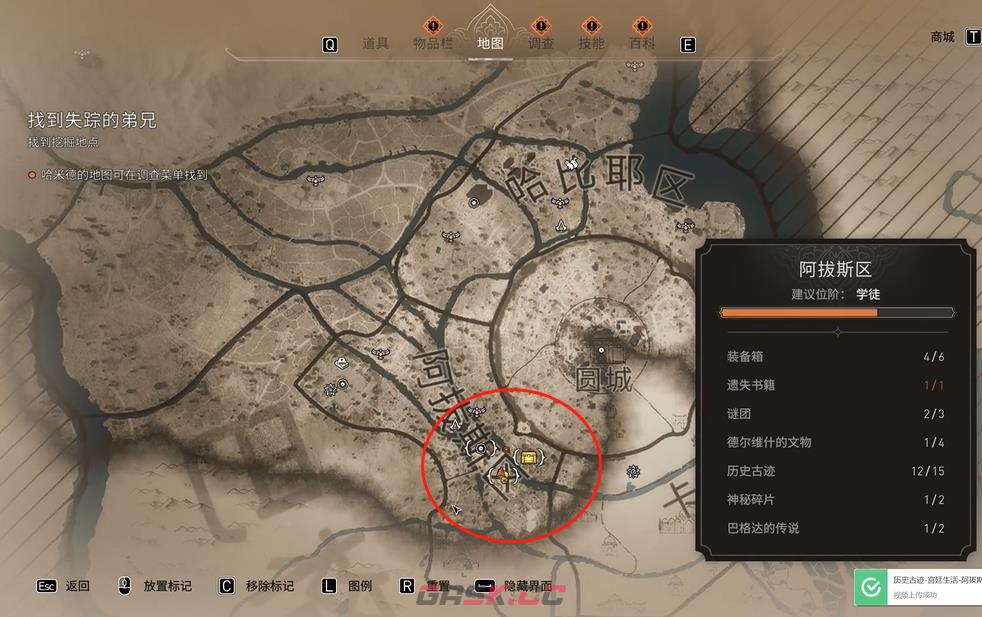982x617 pixels.
Task: Open the green-check upload notification popup
Action: click(x=917, y=586)
